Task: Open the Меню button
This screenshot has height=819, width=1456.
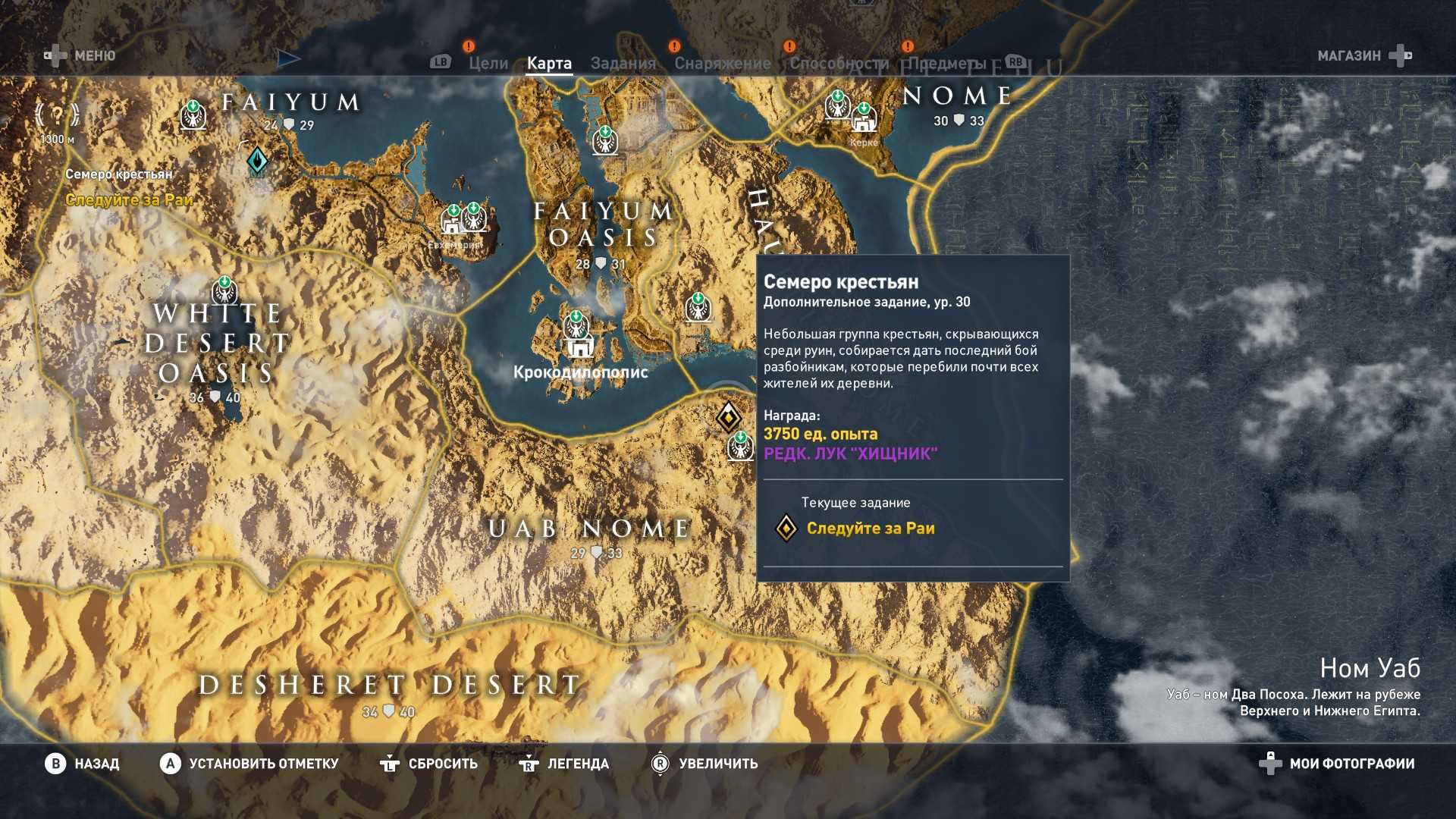Action: 81,55
